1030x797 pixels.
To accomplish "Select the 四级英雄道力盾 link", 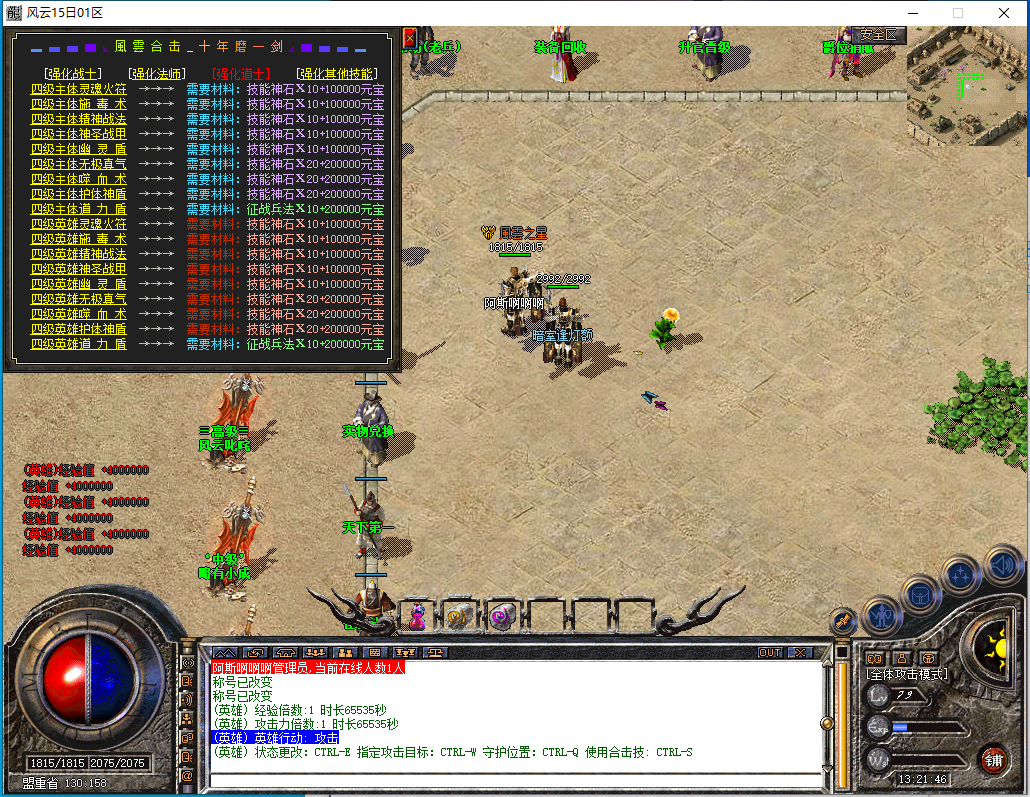I will pyautogui.click(x=79, y=344).
